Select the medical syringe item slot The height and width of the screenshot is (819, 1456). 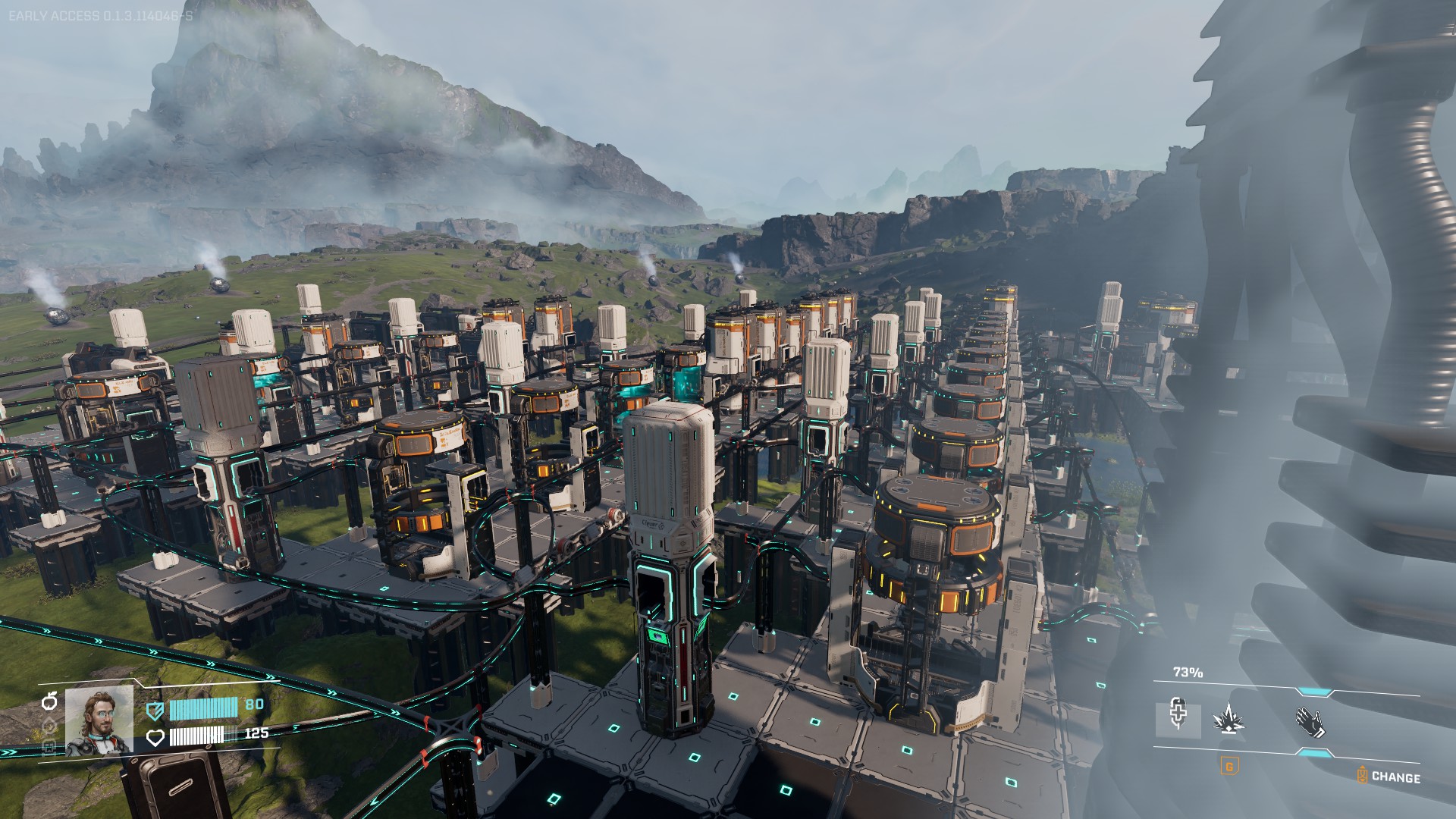[1178, 719]
